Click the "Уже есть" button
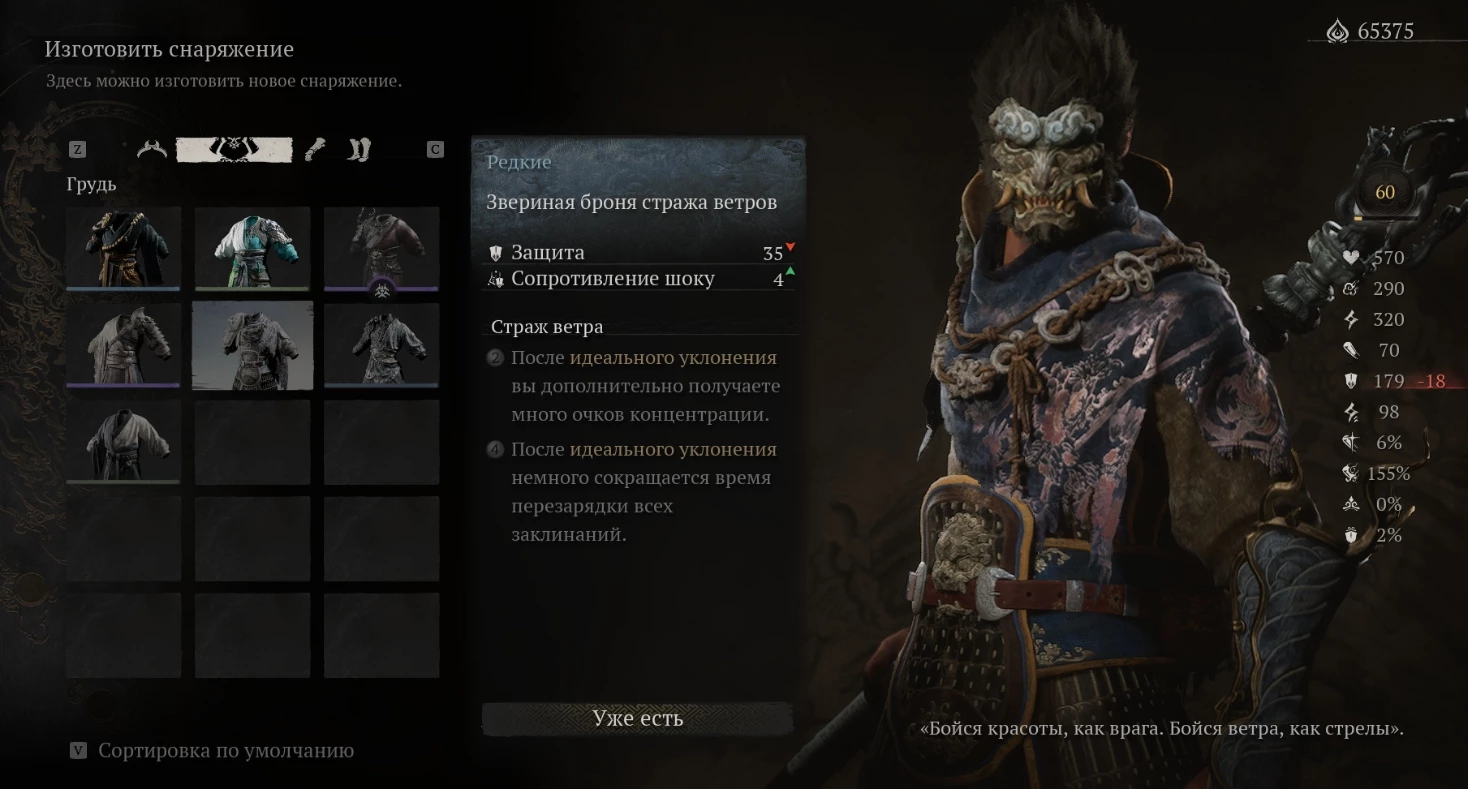This screenshot has width=1468, height=789. click(637, 718)
